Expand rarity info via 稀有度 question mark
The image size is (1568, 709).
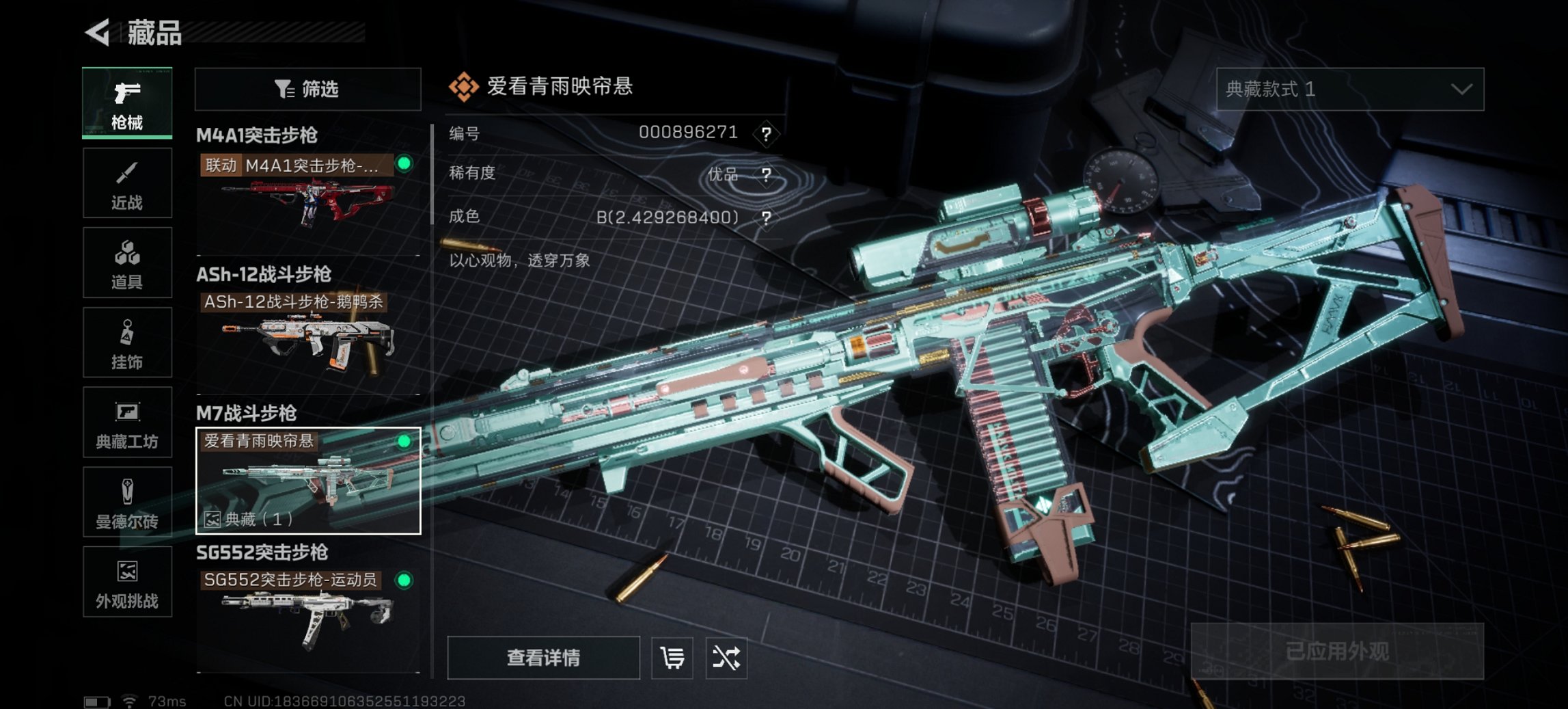click(768, 174)
